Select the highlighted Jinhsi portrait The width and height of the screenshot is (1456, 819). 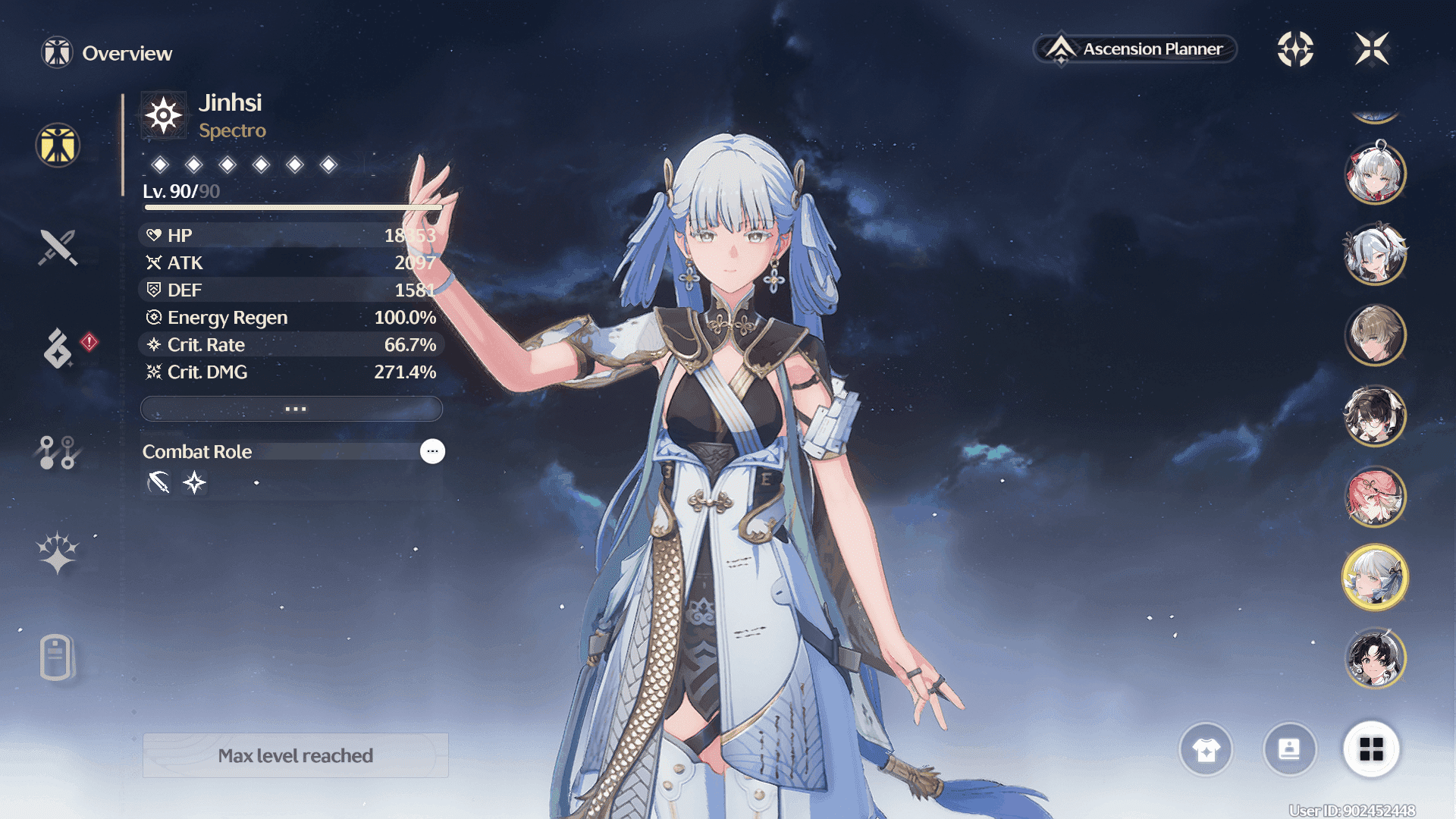(x=1375, y=578)
